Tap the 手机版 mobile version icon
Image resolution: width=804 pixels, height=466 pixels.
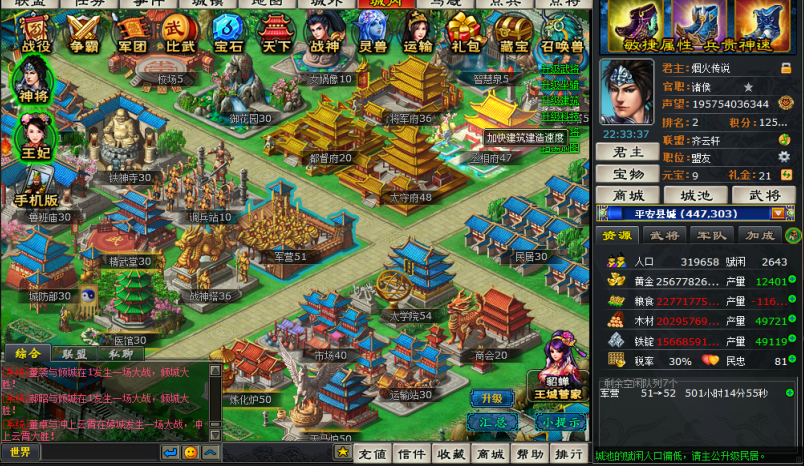click(x=36, y=186)
